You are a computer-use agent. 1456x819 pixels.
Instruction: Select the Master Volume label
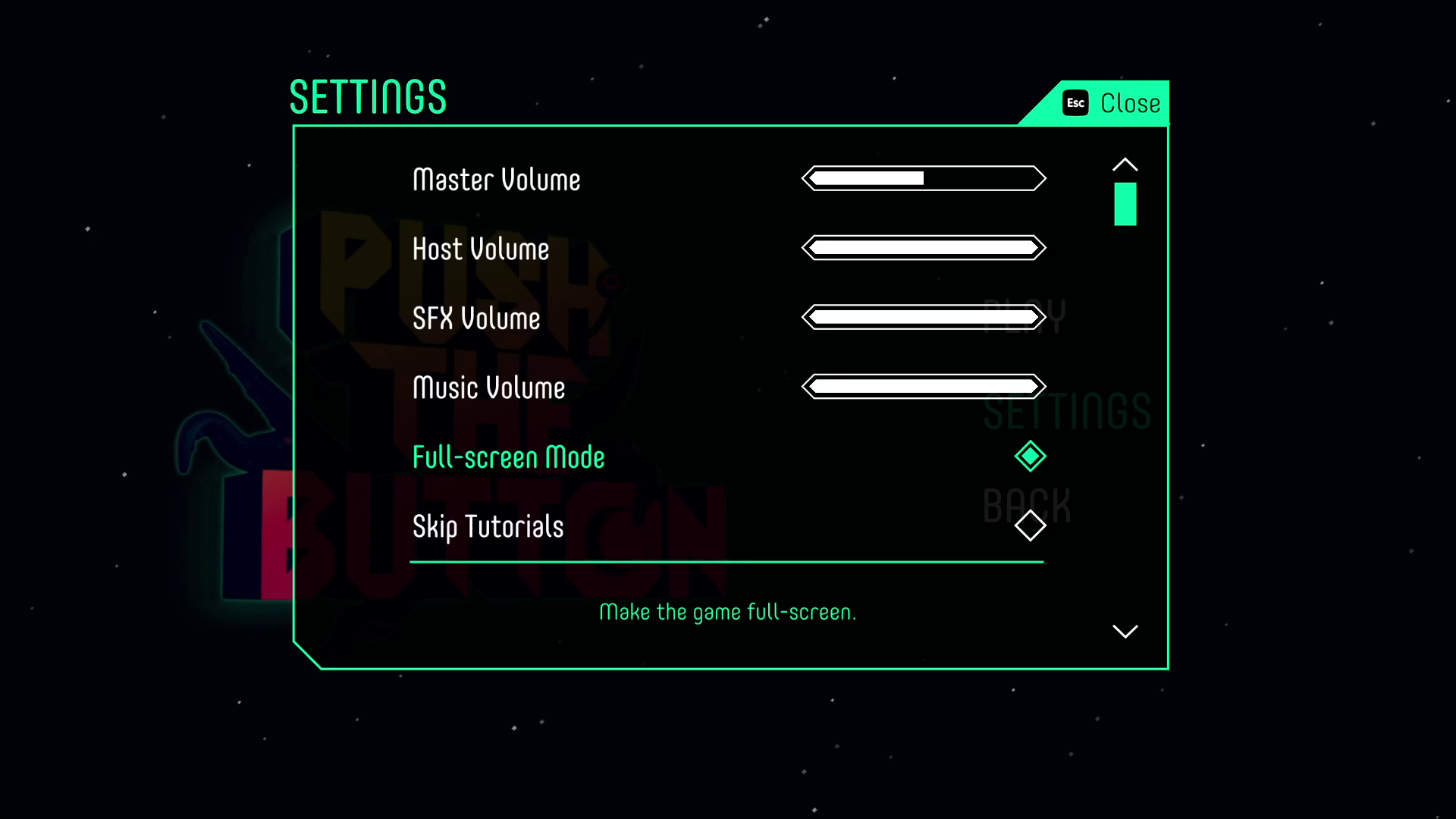496,180
